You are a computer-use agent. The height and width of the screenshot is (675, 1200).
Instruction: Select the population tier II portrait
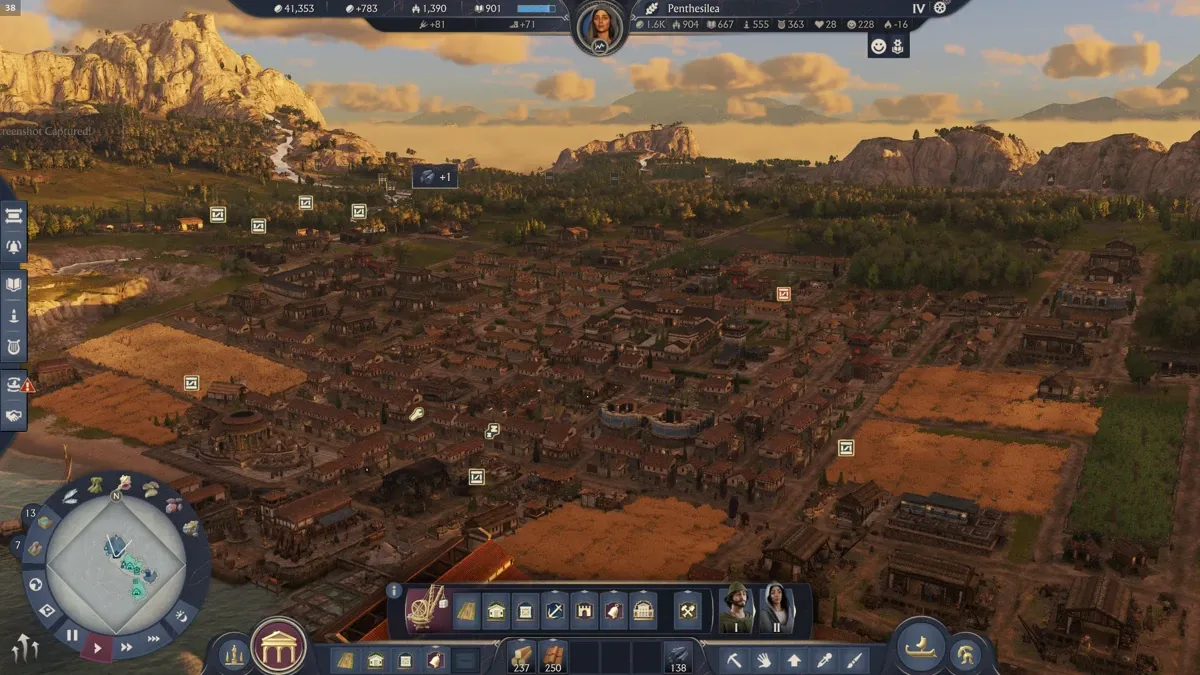777,607
